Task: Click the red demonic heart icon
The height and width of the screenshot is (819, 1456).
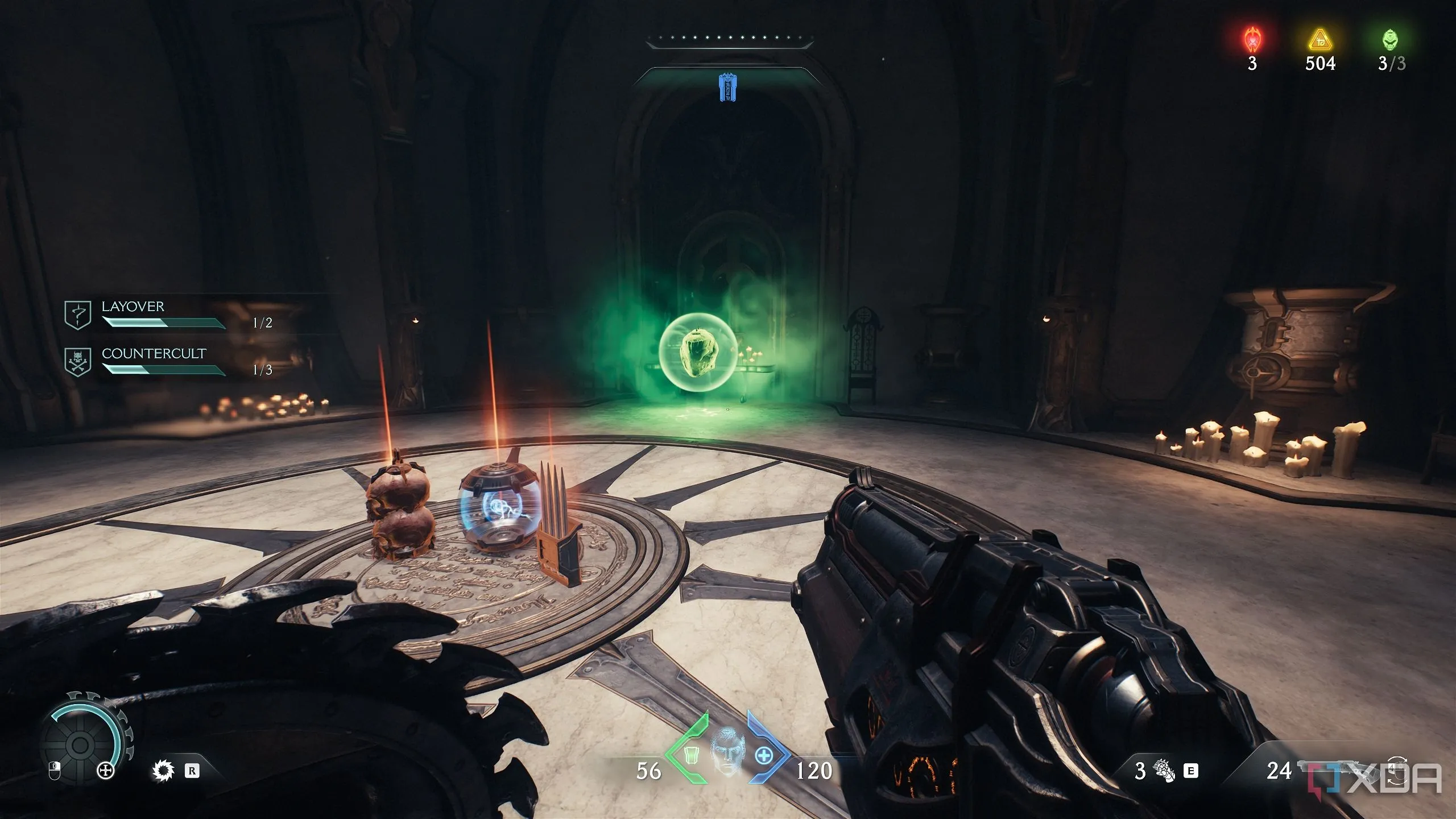Action: point(1252,40)
